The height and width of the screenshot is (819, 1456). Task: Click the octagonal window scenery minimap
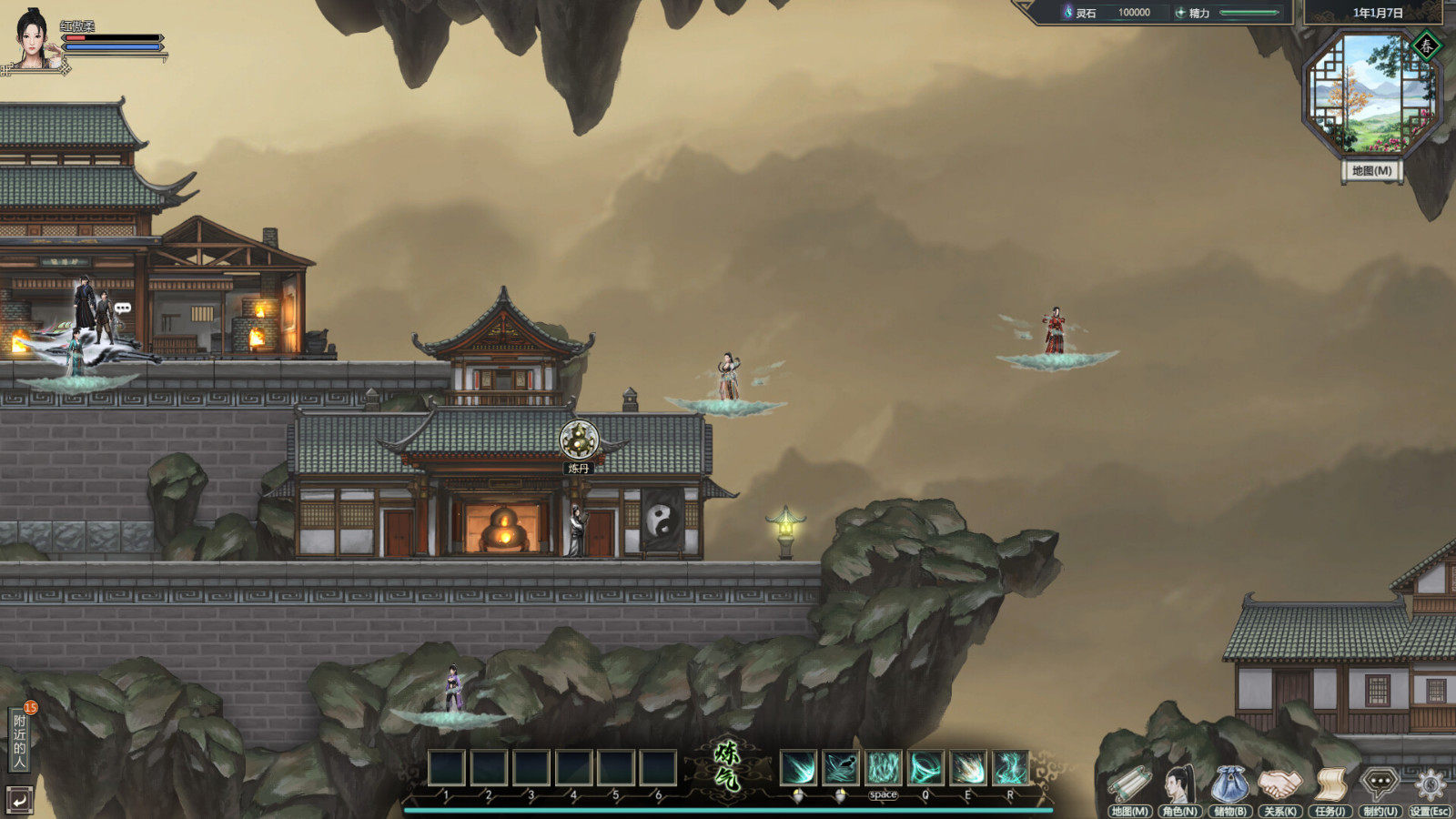(1371, 94)
